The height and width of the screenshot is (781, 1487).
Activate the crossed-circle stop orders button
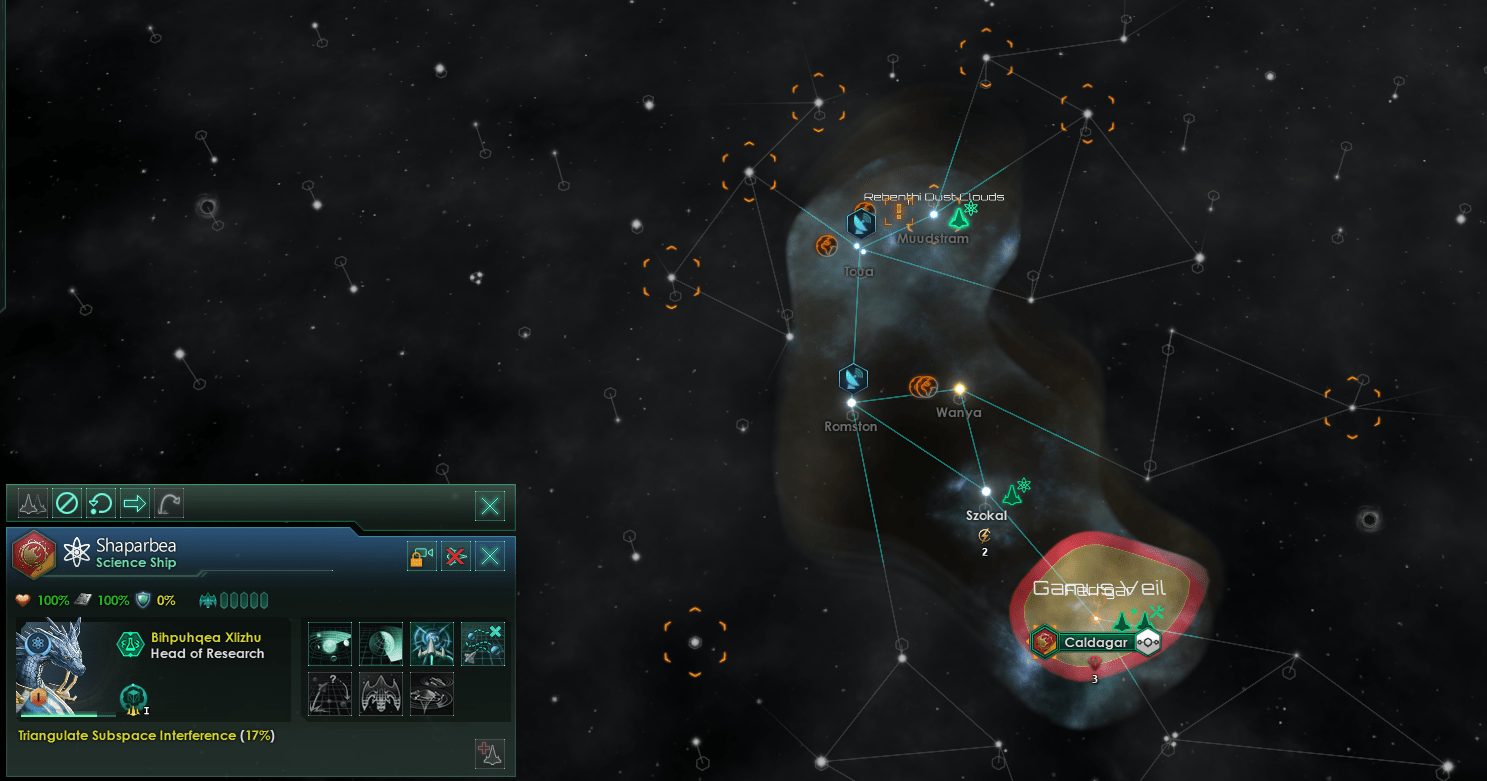point(66,504)
